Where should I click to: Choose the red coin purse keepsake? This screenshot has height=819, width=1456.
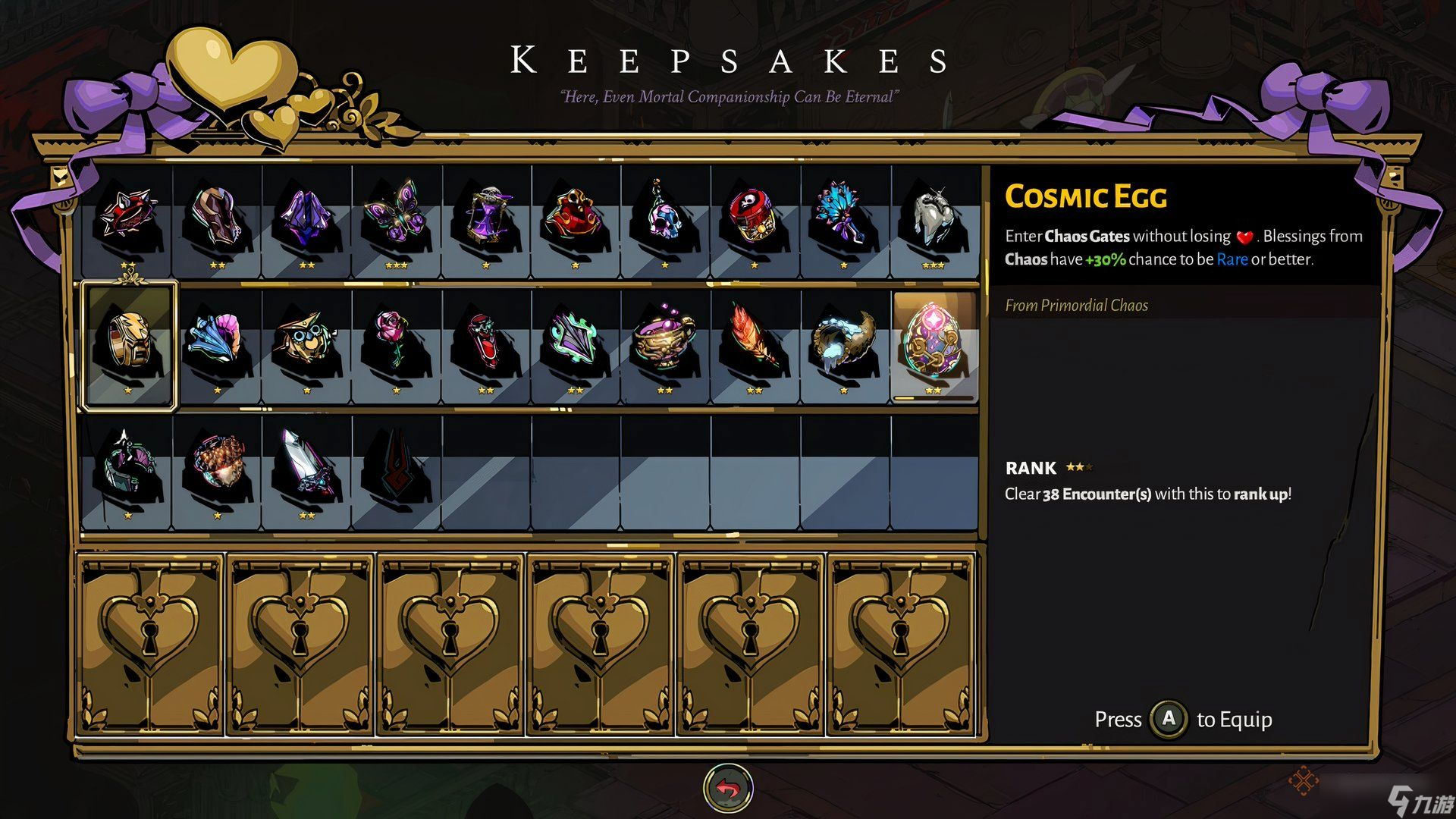(x=576, y=217)
